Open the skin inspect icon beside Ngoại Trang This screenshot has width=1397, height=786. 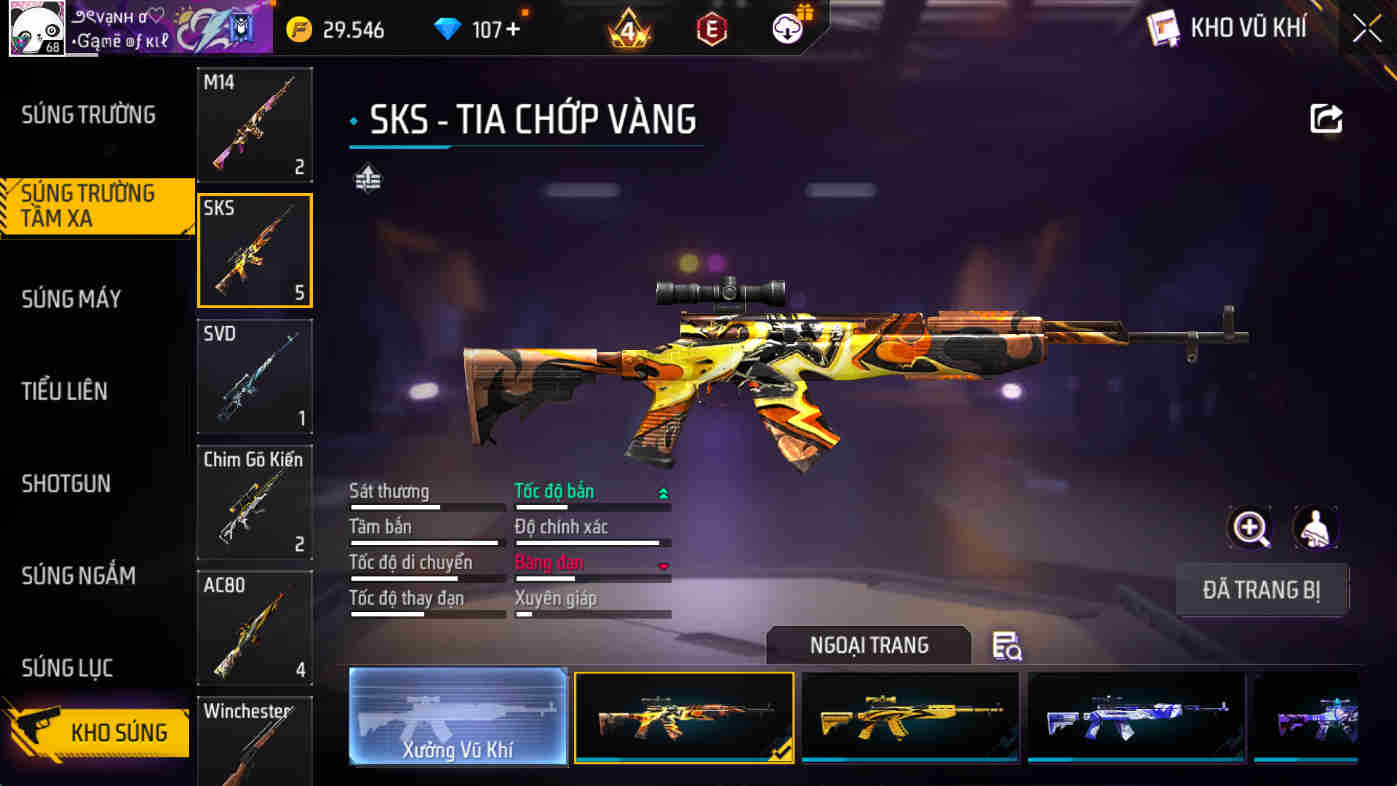coord(1007,648)
